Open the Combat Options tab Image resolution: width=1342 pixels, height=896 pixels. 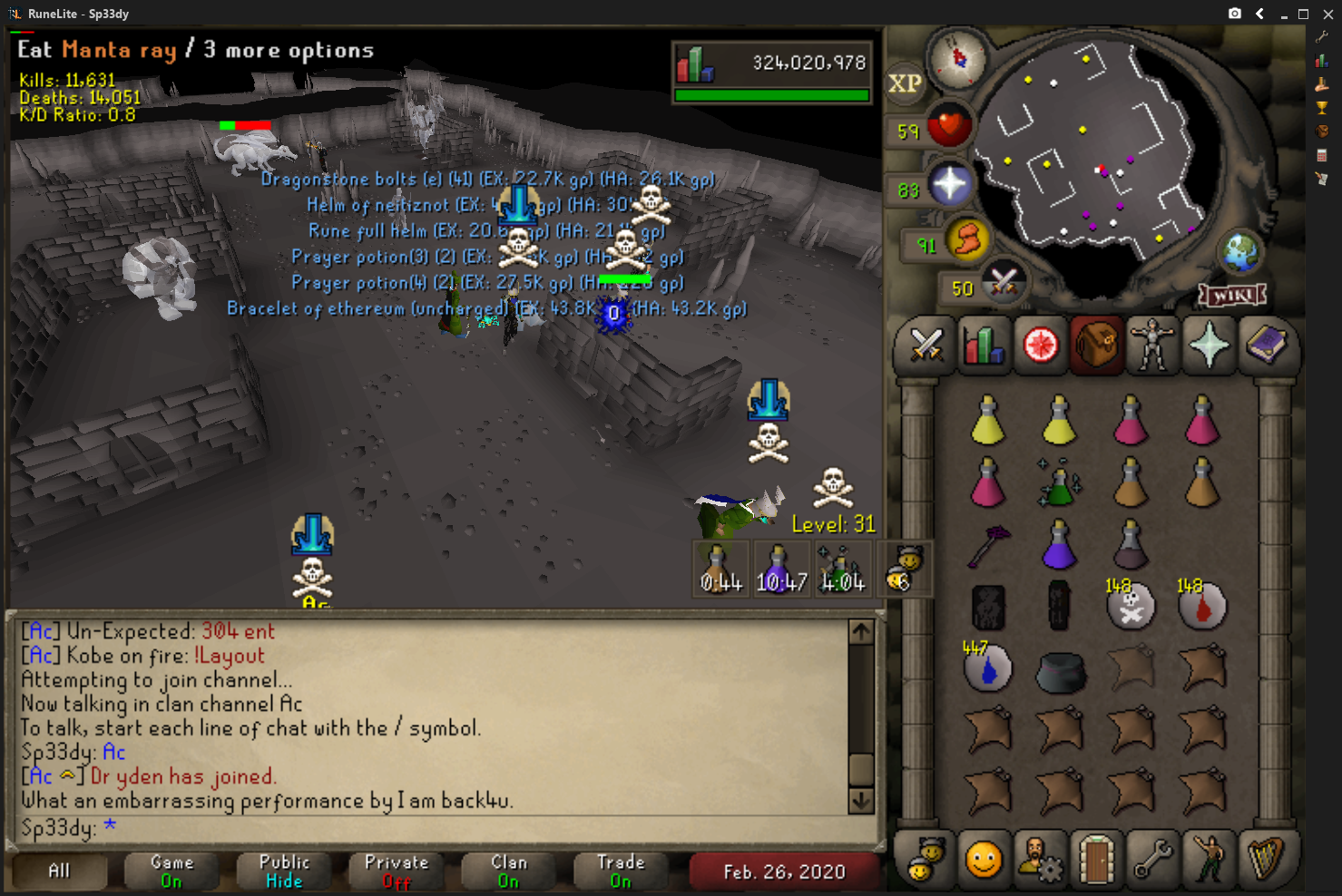click(926, 346)
